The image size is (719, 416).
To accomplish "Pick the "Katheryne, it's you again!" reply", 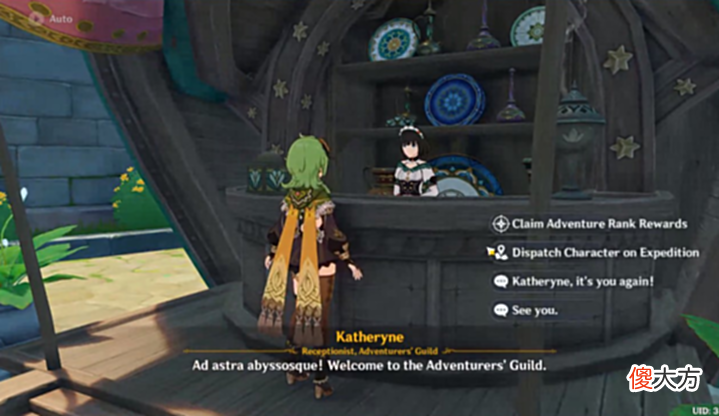I will 582,282.
